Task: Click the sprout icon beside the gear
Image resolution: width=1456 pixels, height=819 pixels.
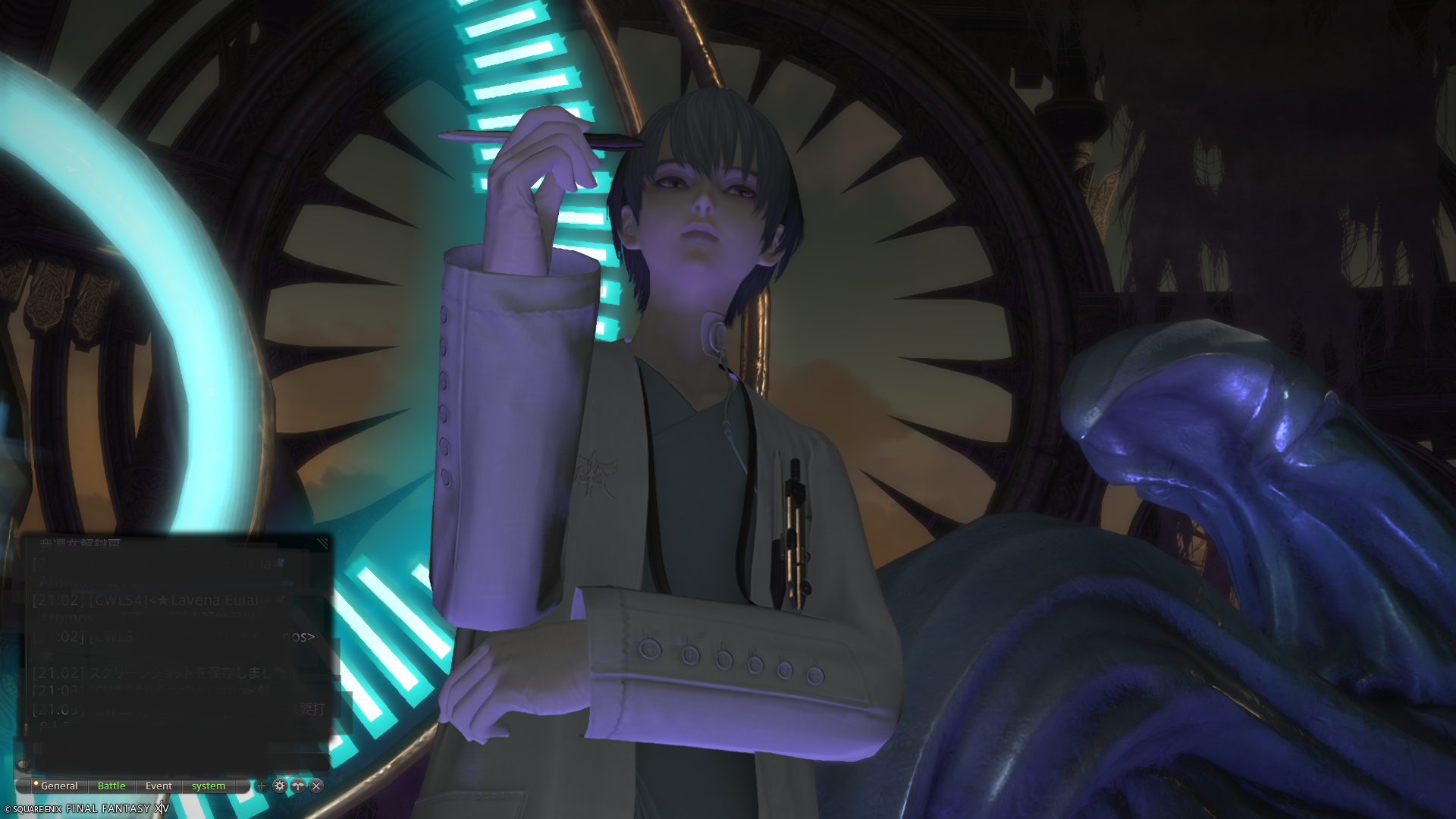Action: [298, 786]
